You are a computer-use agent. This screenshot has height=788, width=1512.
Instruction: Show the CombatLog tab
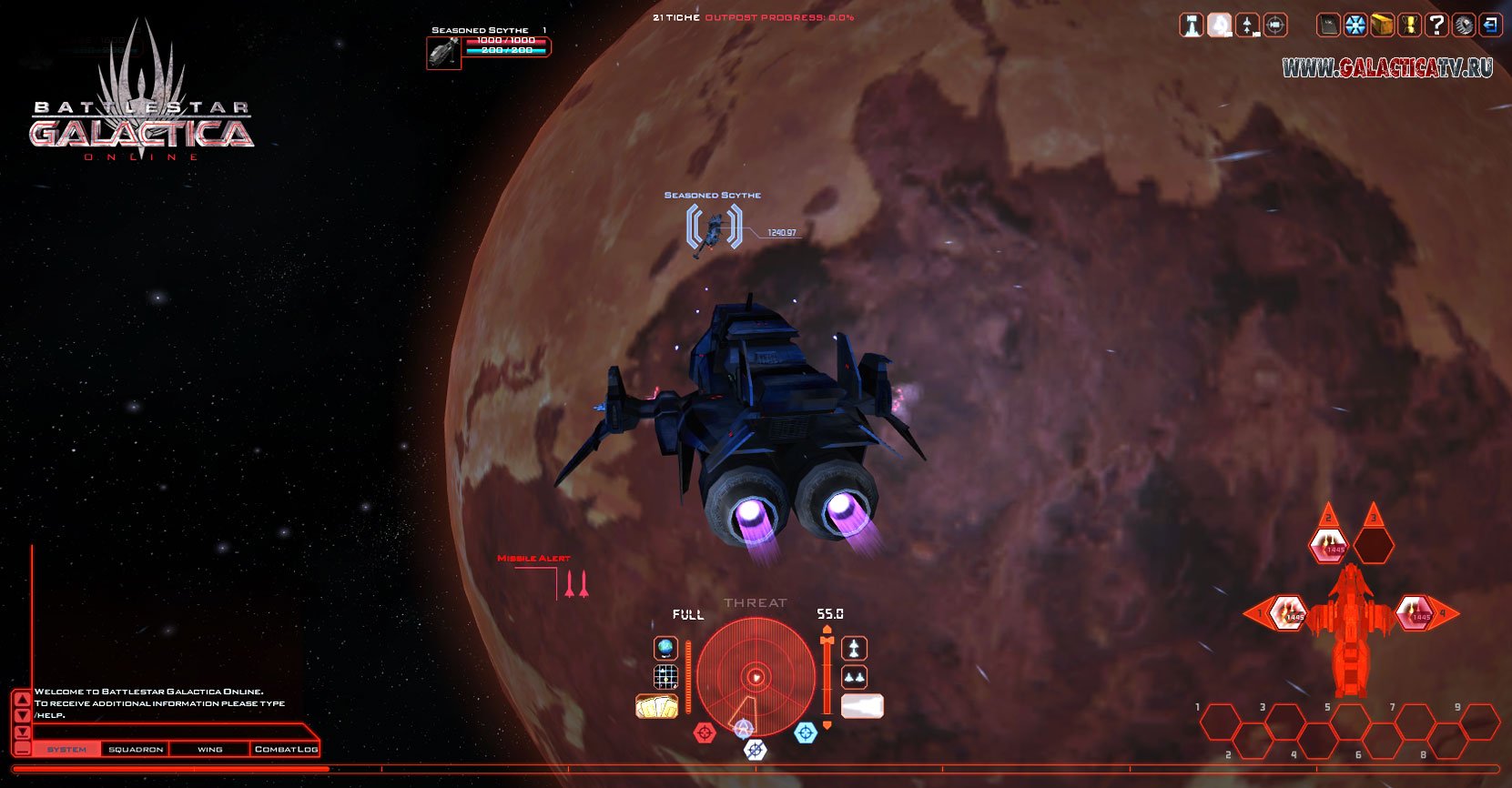pos(286,749)
